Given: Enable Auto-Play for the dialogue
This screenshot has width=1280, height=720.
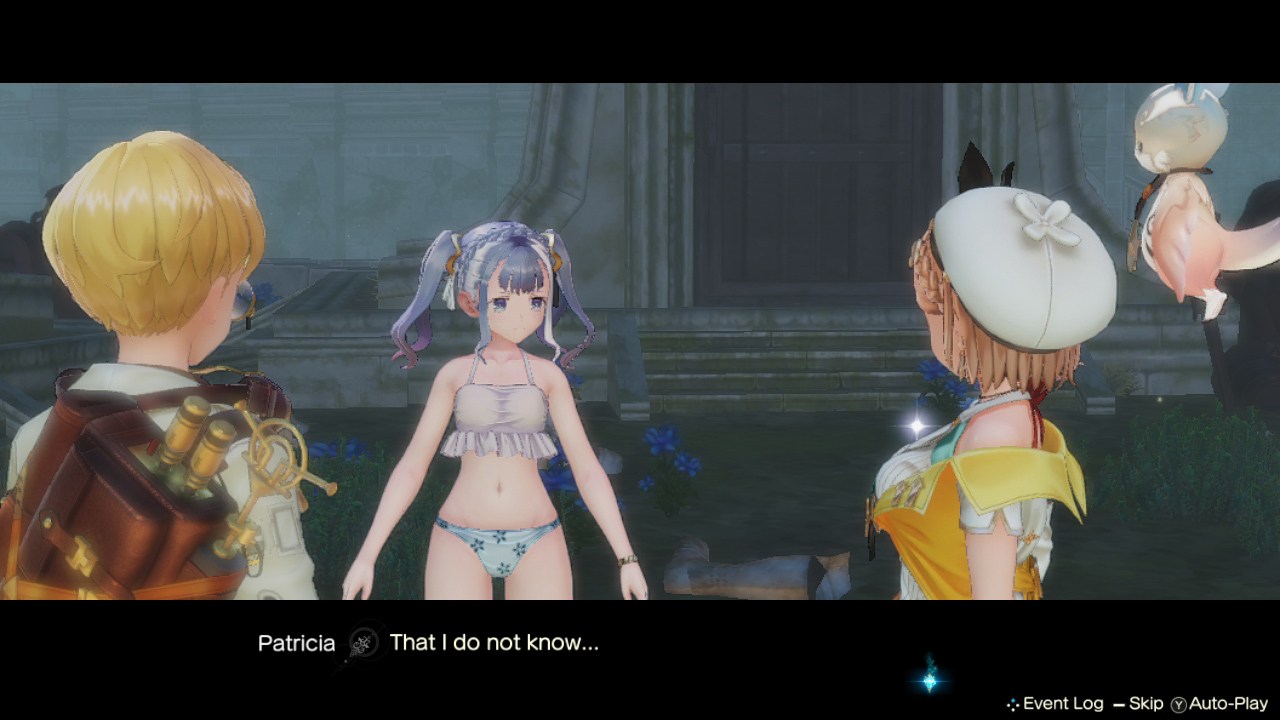Looking at the screenshot, I should pos(1228,704).
